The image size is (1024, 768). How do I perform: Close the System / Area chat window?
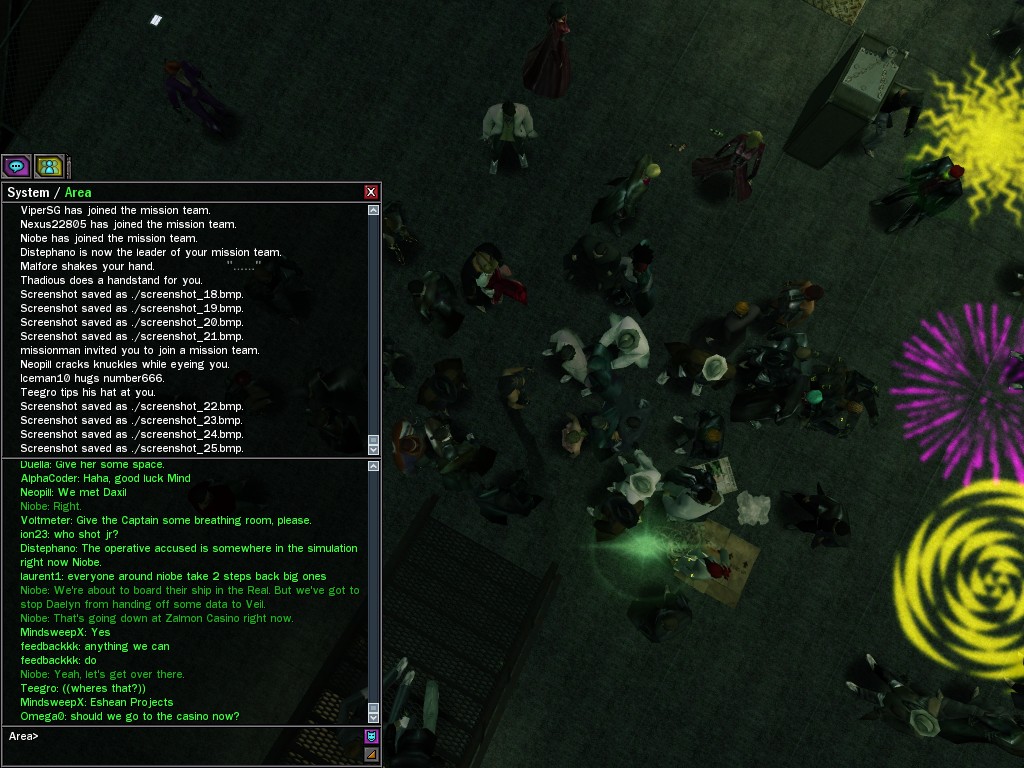[371, 192]
